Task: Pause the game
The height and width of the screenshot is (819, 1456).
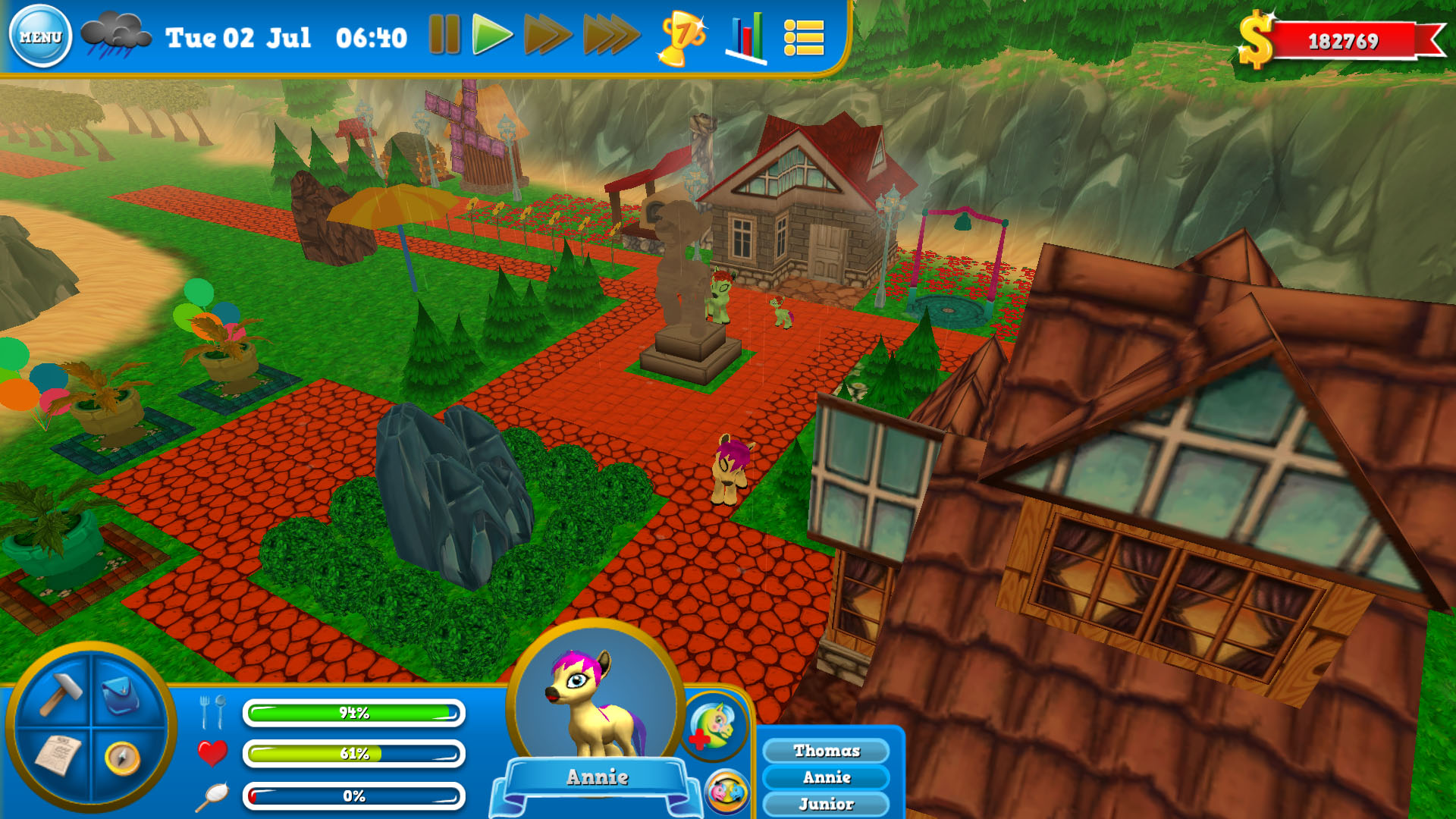Action: click(446, 35)
